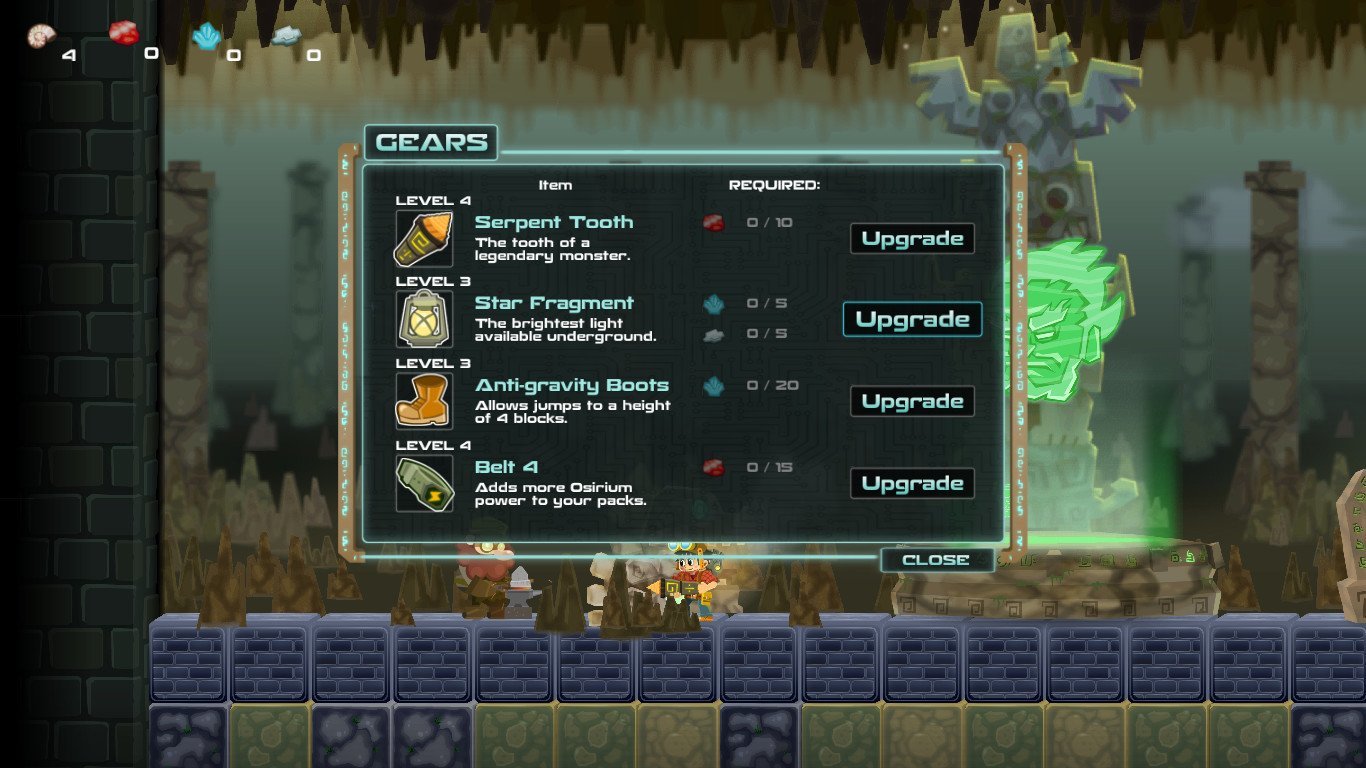
Task: Upgrade the Serpent Tooth drill
Action: click(x=912, y=239)
